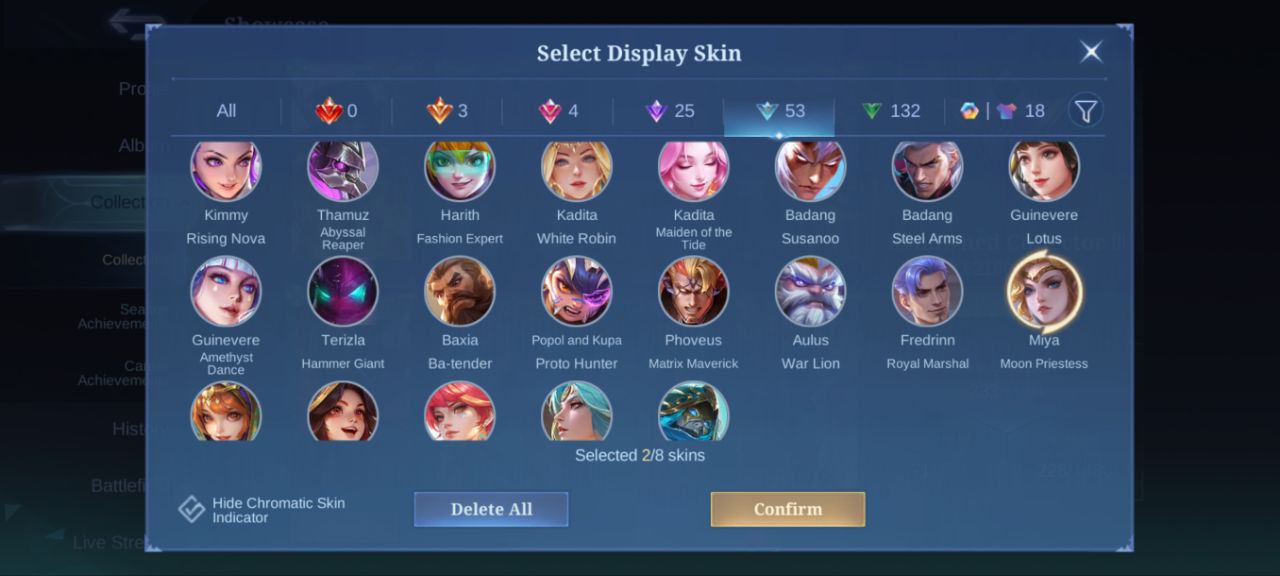Pick Badang's Susanoo skin
The image size is (1280, 576).
point(811,170)
